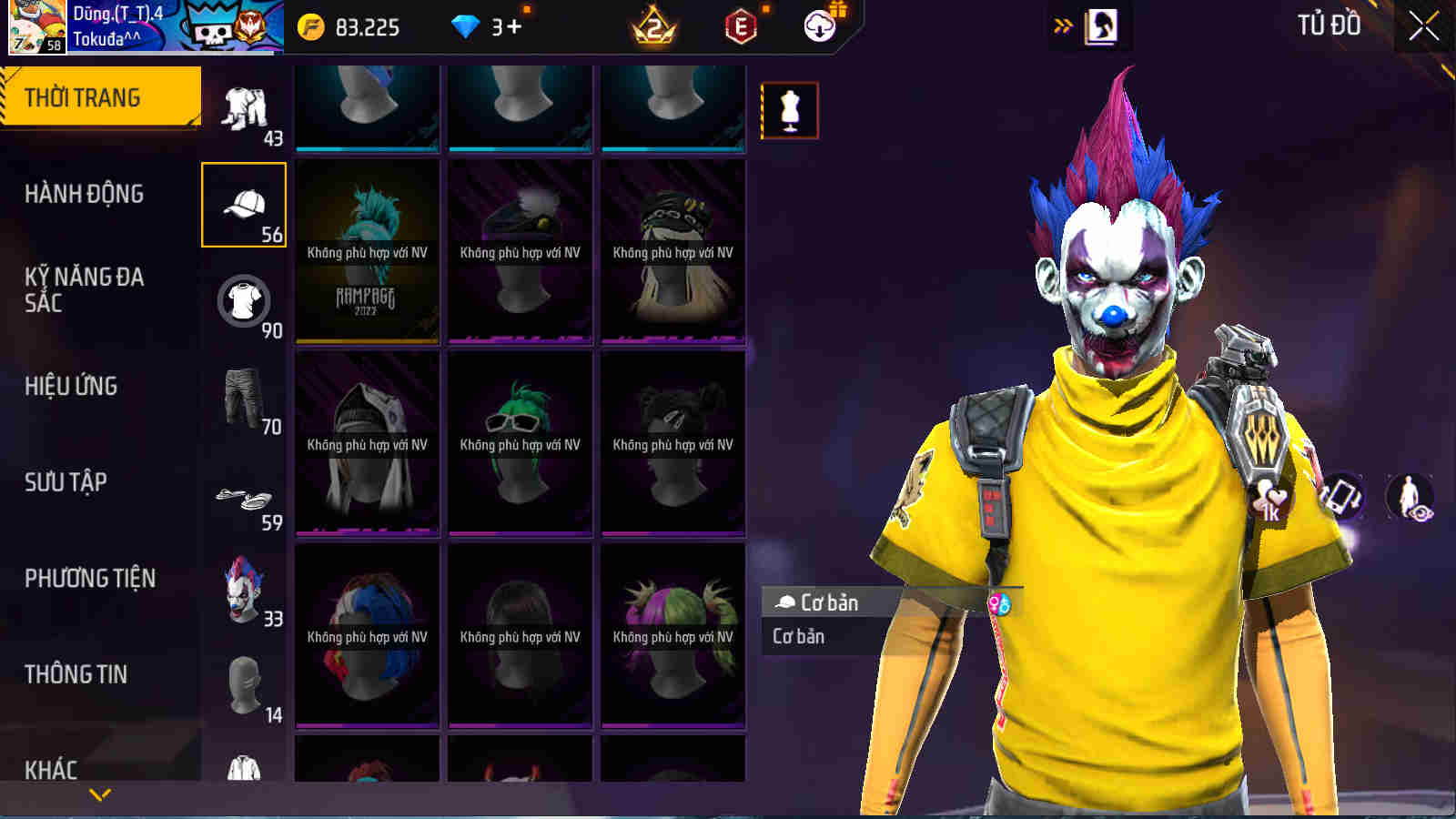Select the Cơ bản option below the dropdown
The width and height of the screenshot is (1456, 819).
tap(801, 636)
